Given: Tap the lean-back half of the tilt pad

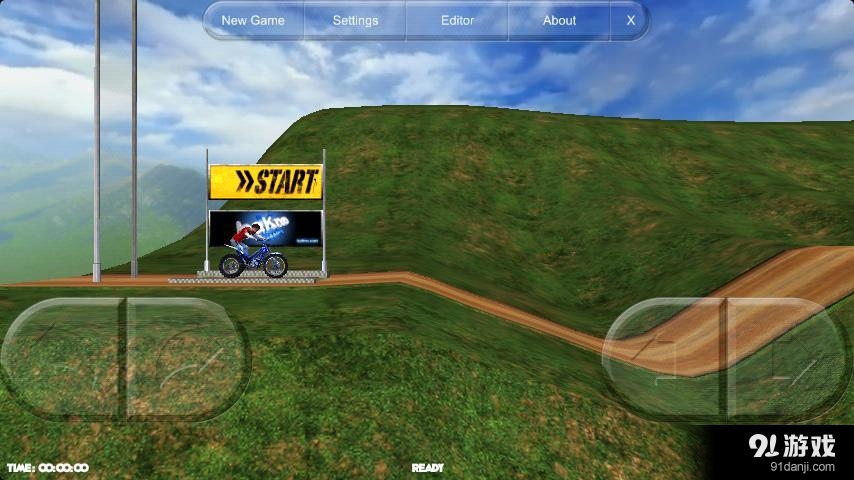Looking at the screenshot, I should [x=62, y=357].
